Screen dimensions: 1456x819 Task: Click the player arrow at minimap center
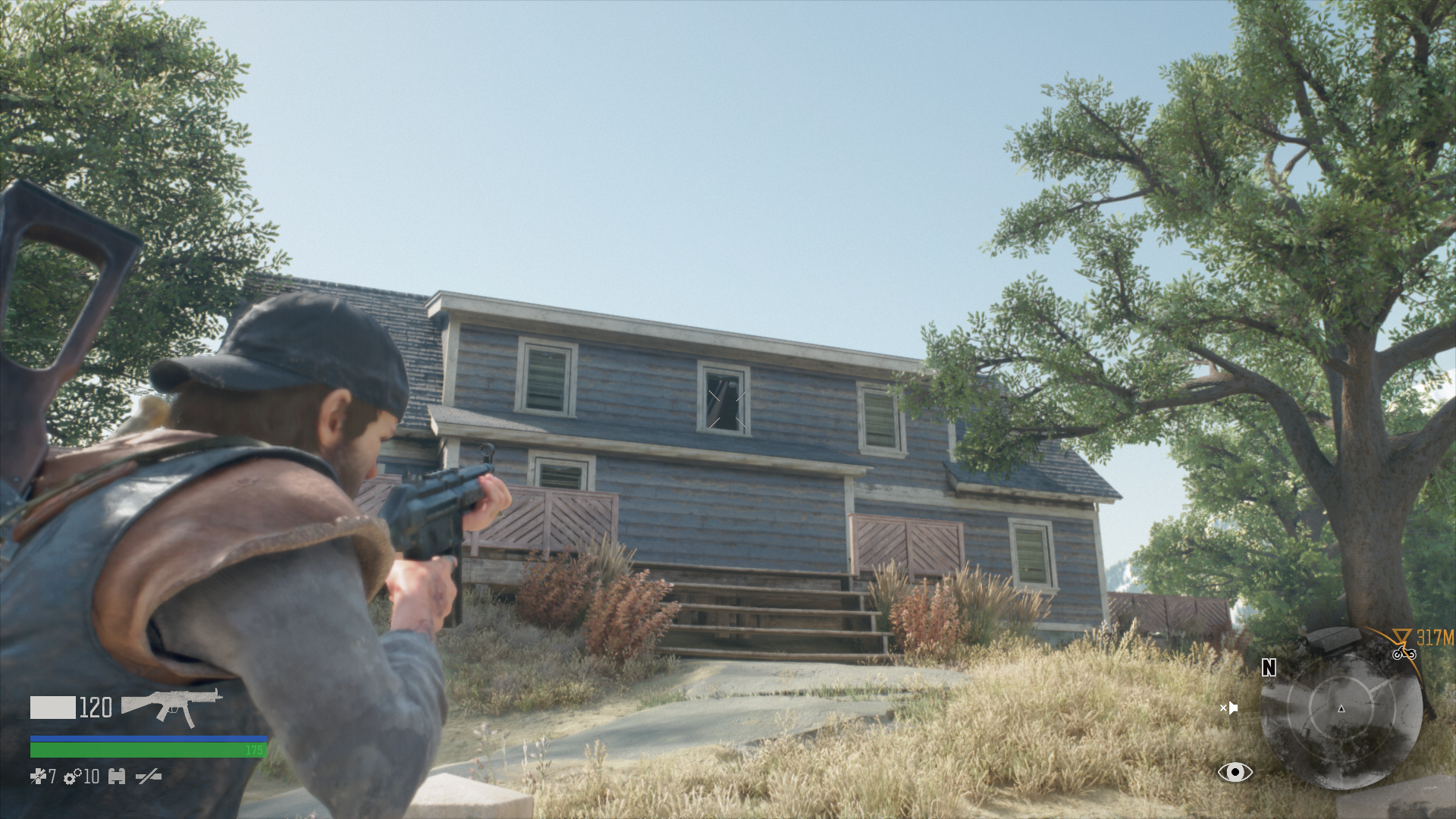tap(1341, 710)
